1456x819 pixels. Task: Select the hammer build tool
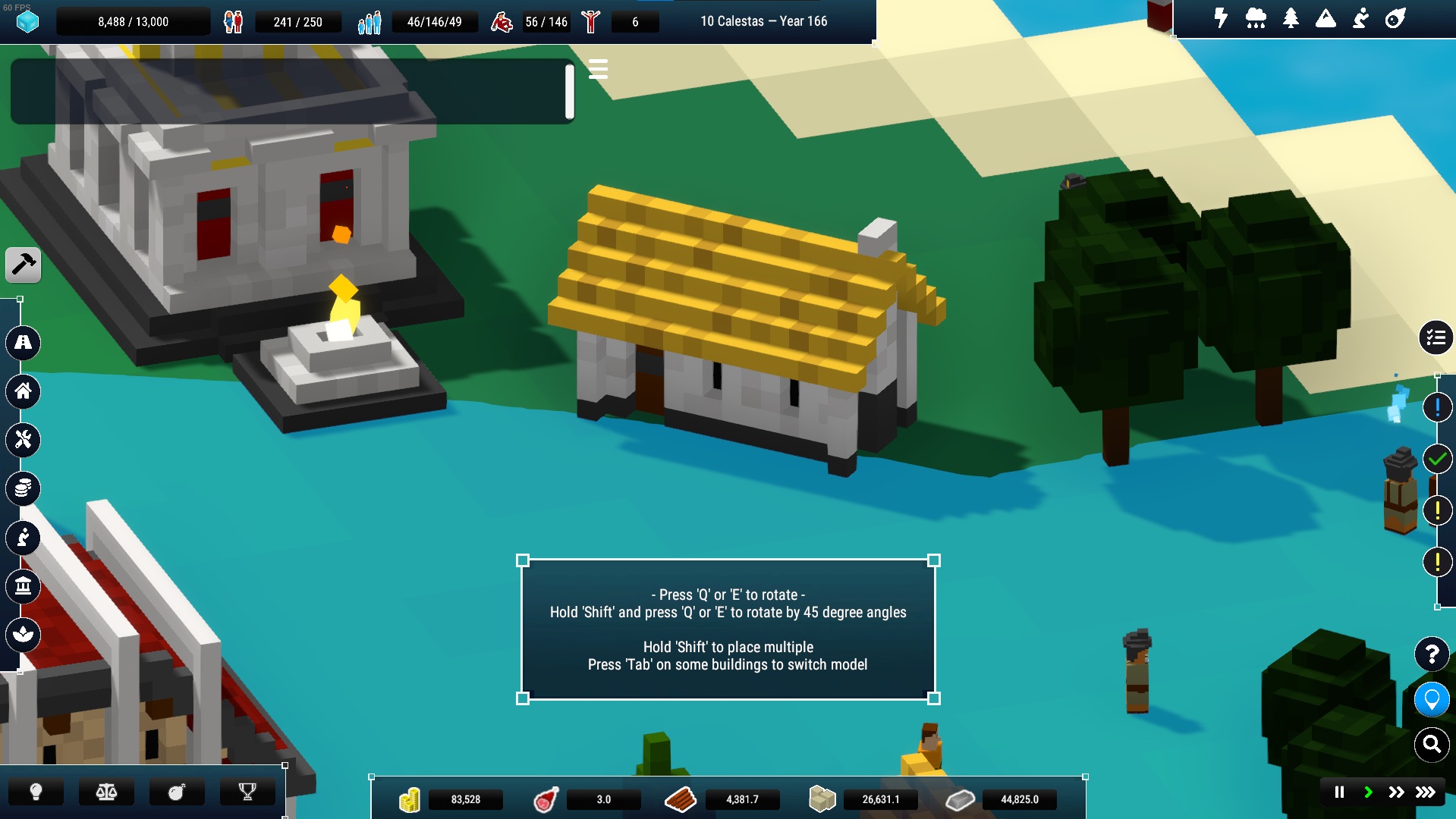(24, 265)
